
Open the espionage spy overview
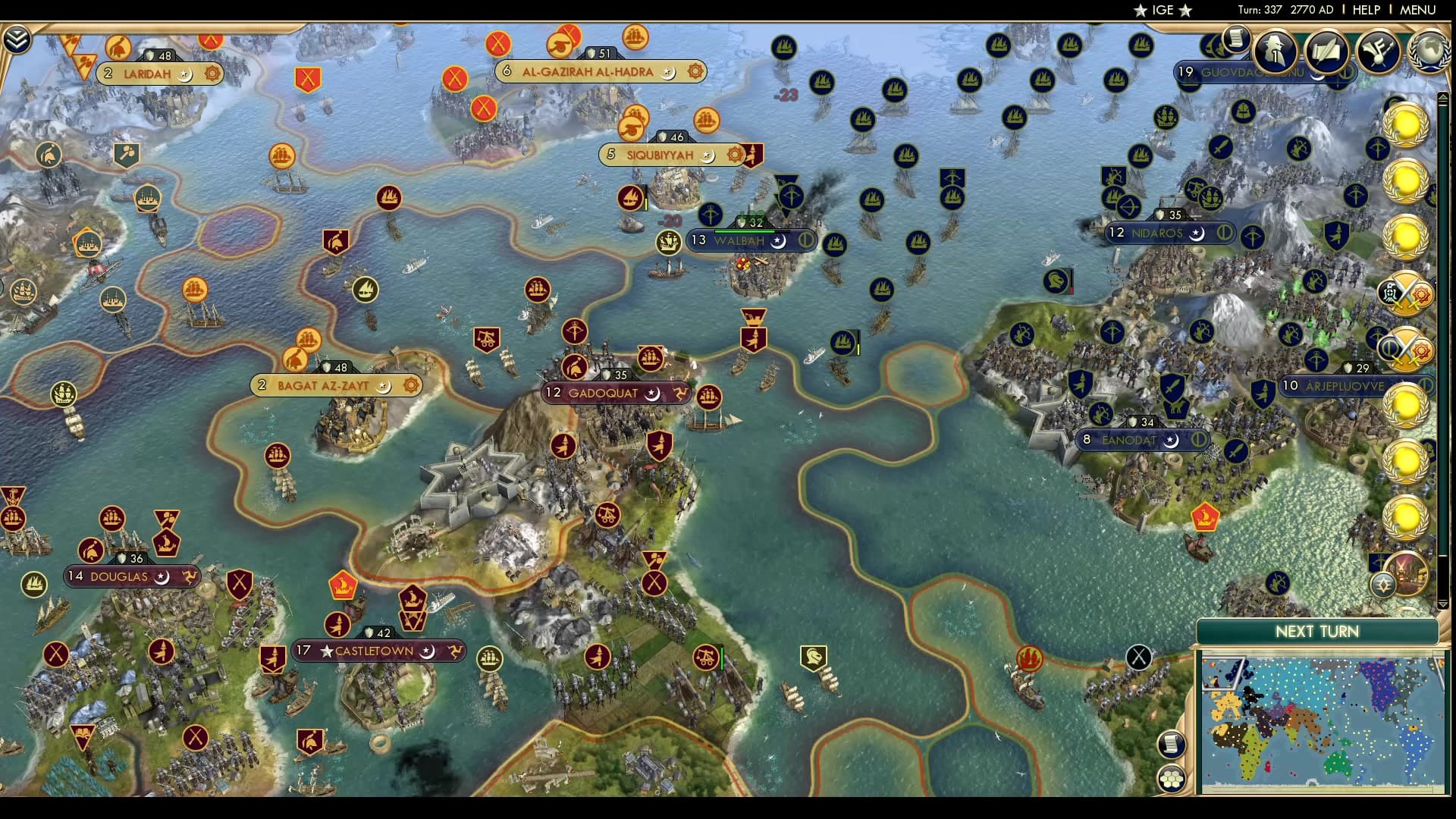tap(1276, 50)
